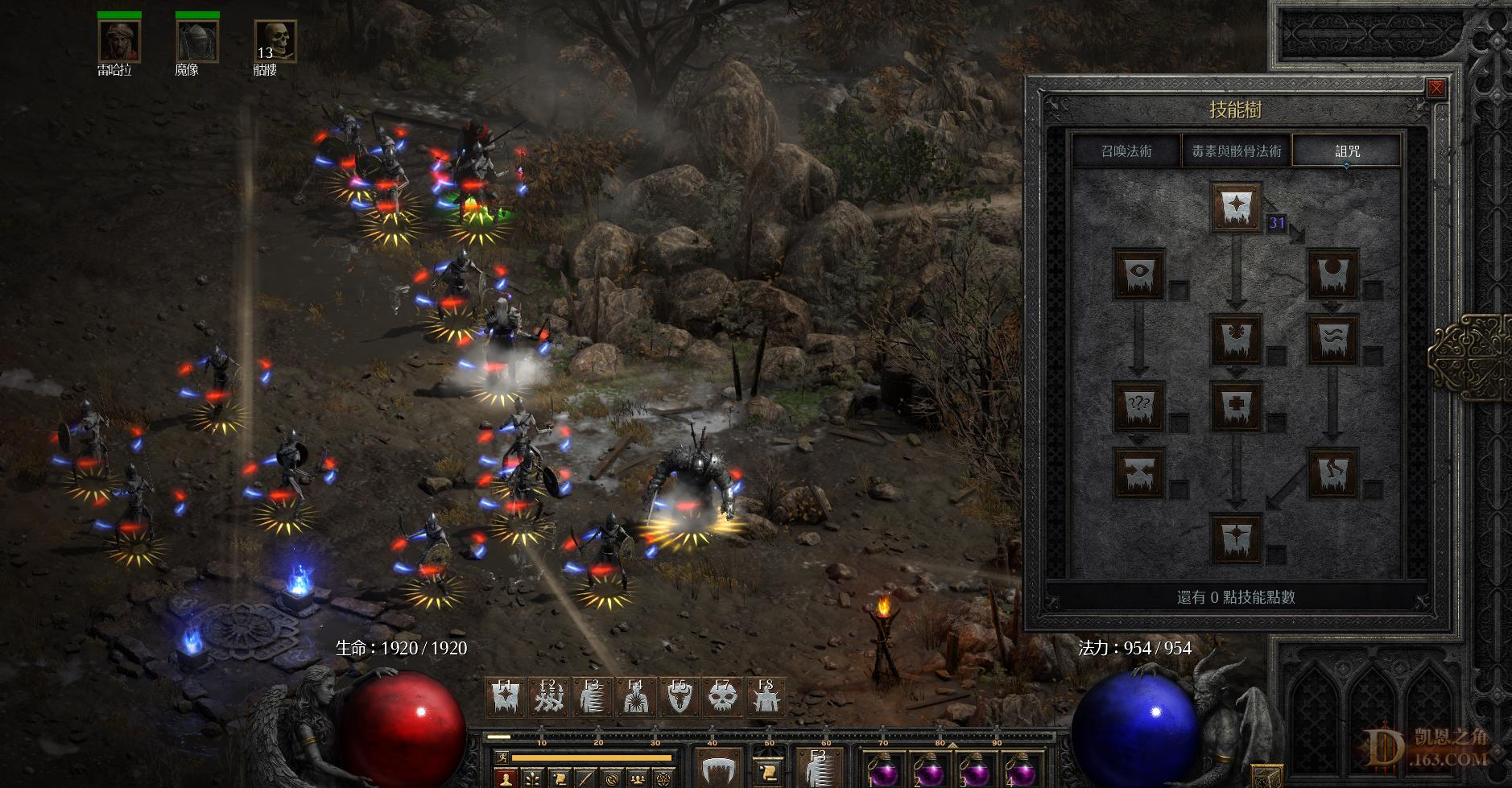Click the Weaken curse skill icon
Image resolution: width=1512 pixels, height=788 pixels.
tap(1333, 273)
